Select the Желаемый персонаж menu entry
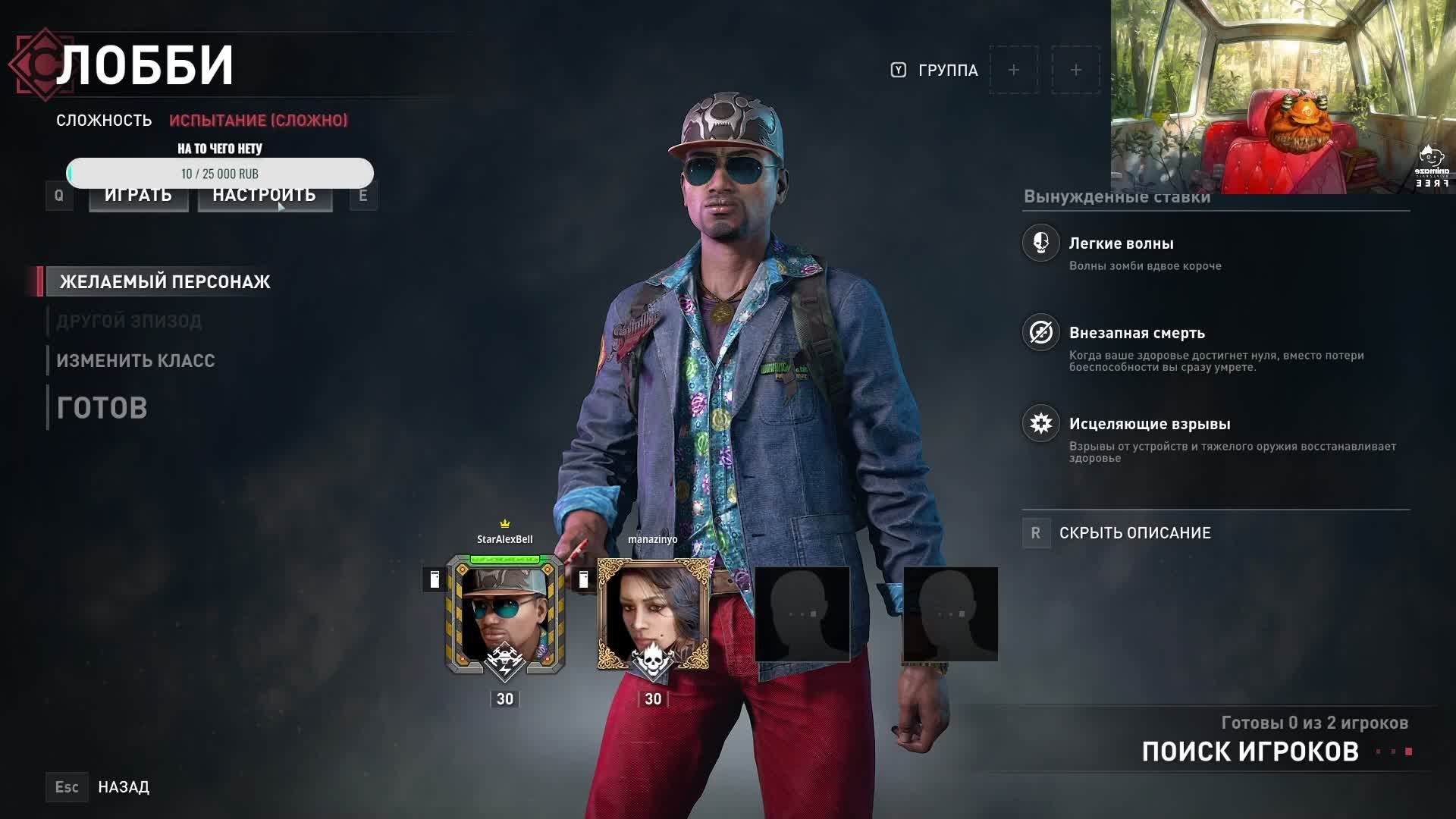The width and height of the screenshot is (1456, 819). (x=165, y=282)
